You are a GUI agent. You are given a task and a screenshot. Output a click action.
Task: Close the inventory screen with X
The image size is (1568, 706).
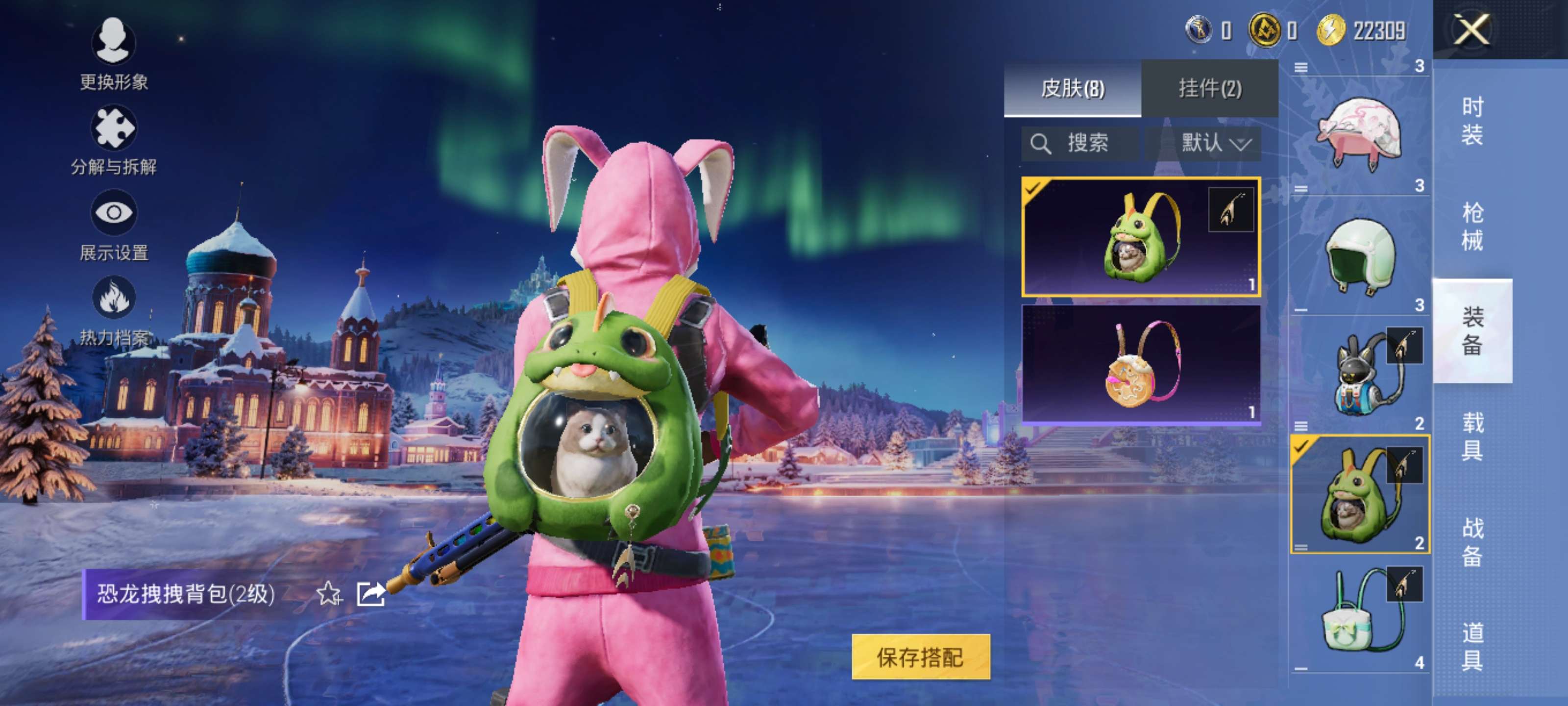pos(1472,29)
